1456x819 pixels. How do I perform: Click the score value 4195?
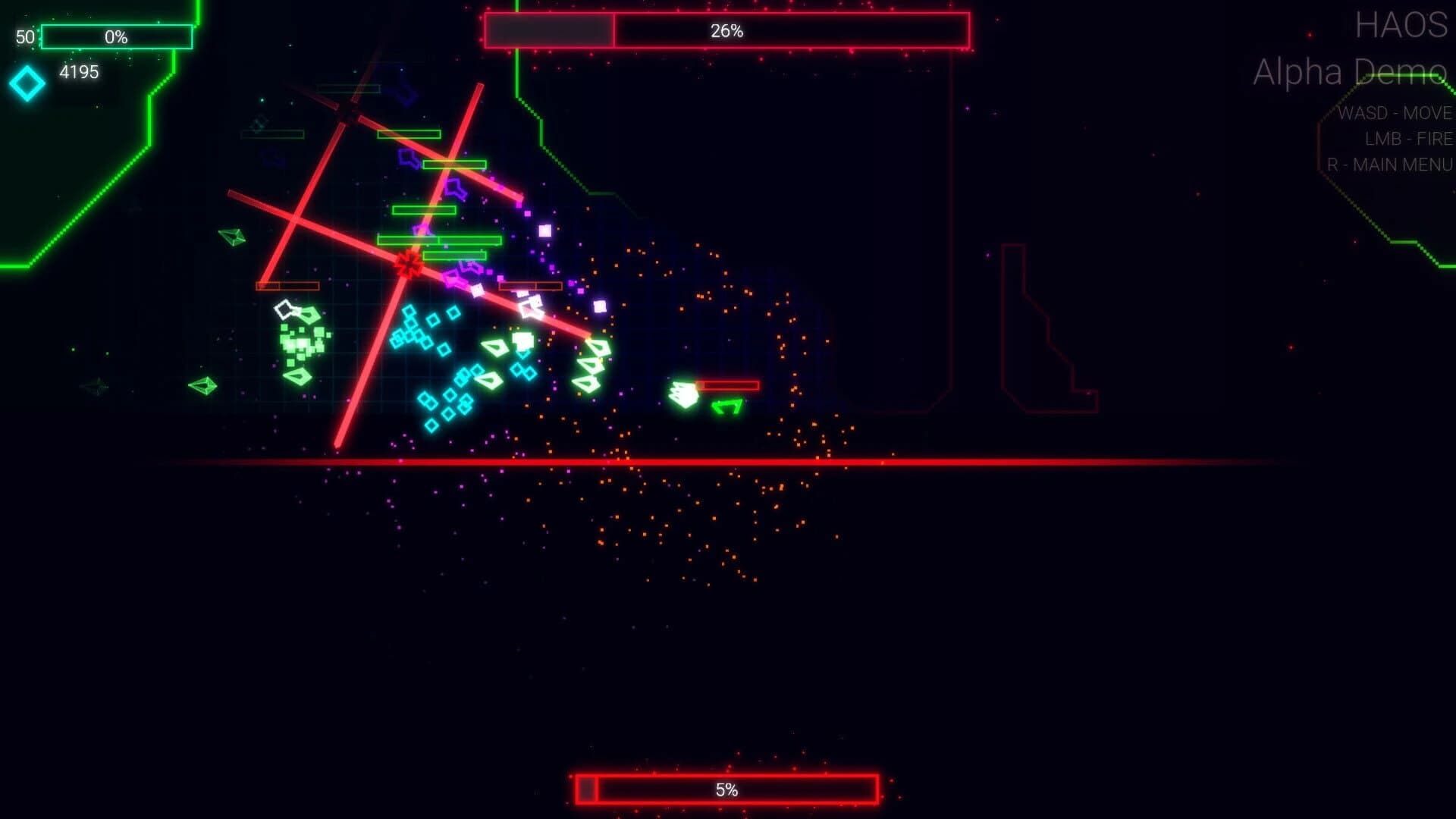[78, 73]
